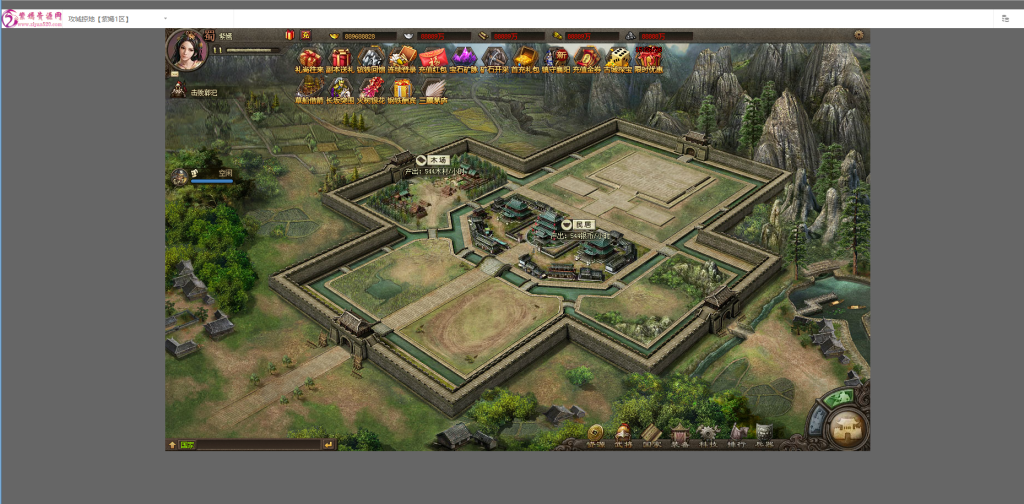The image size is (1024, 504).
Task: Open the 限时优惠 limited-time offer icon
Action: click(x=649, y=59)
